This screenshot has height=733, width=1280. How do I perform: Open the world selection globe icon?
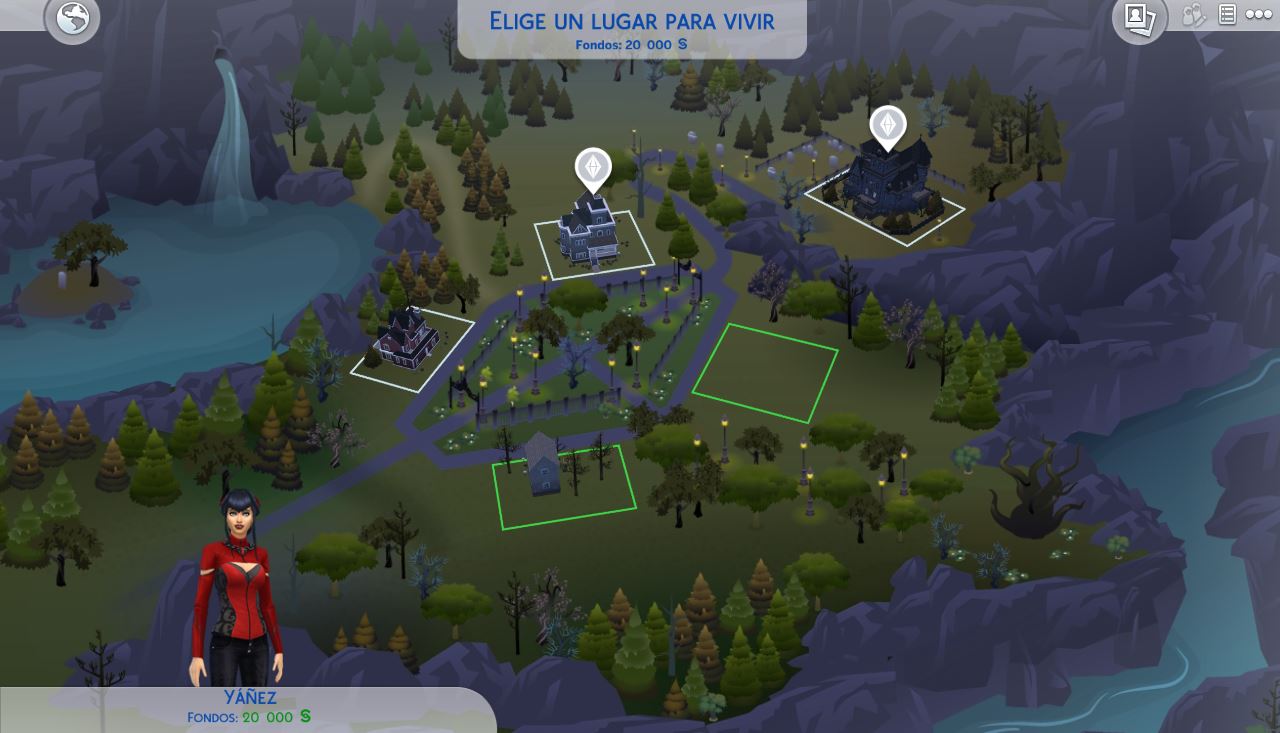coord(73,18)
